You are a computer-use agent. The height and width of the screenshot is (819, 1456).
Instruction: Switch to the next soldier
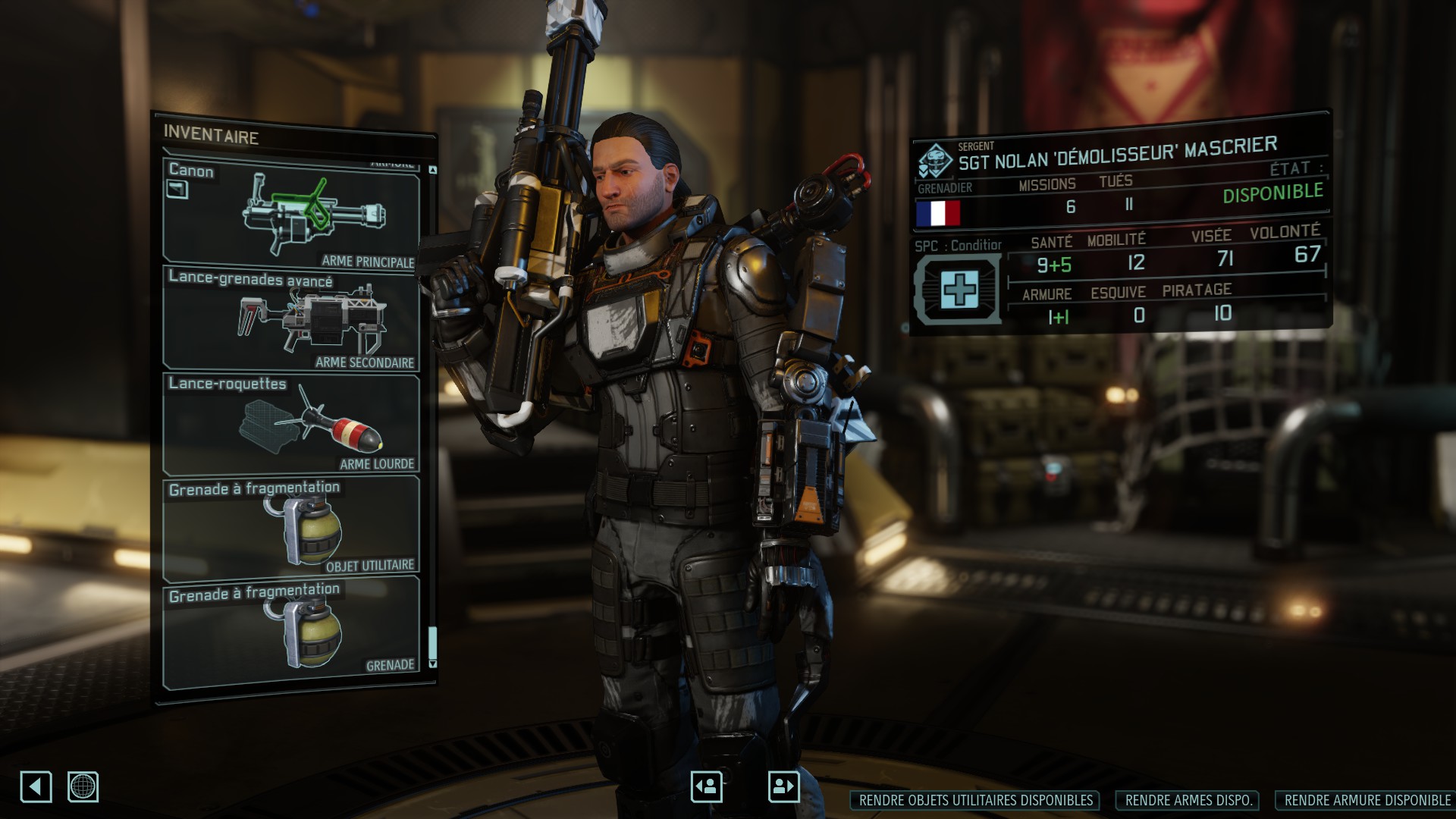(783, 786)
